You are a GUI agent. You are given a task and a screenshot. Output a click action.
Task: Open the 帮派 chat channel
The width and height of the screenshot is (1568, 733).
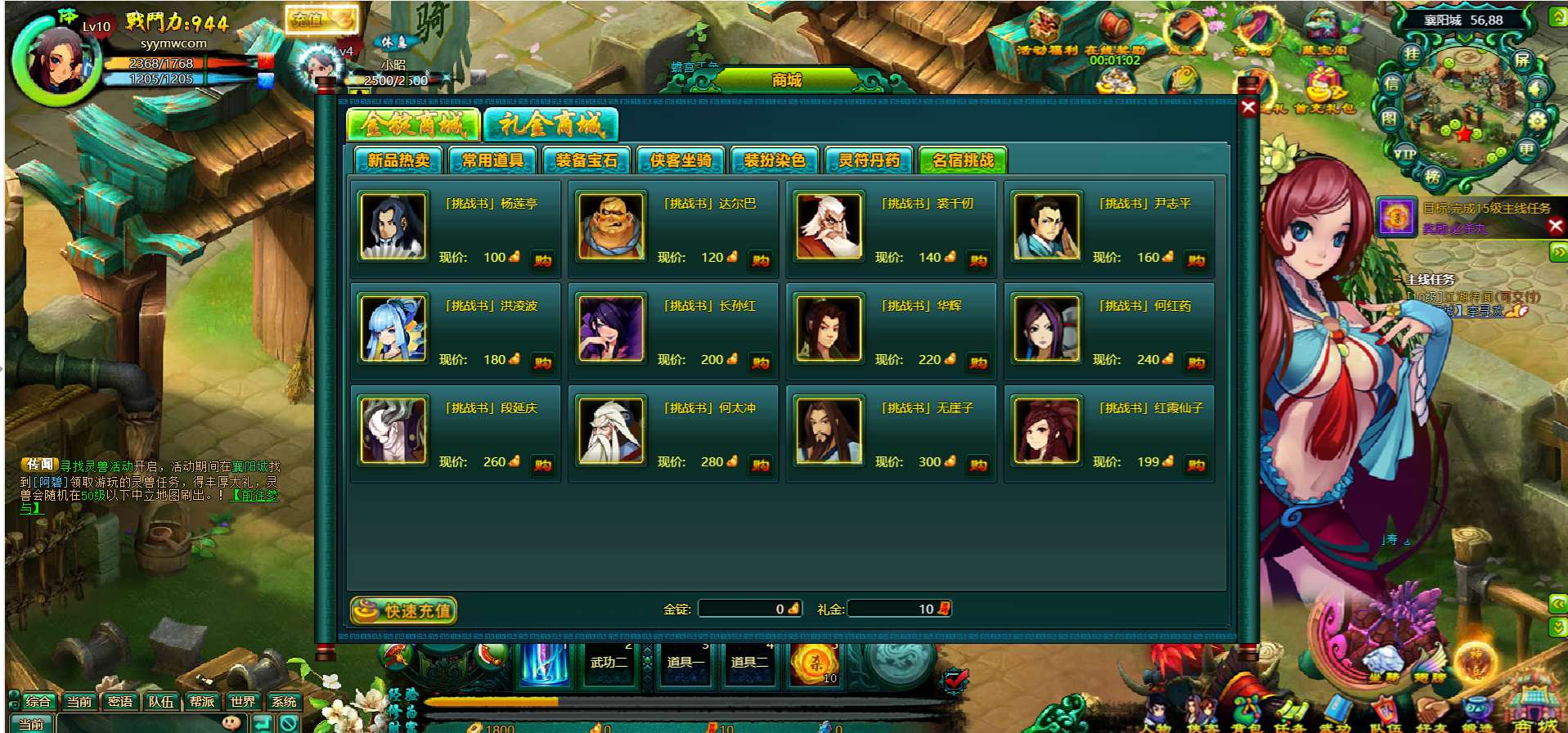tap(202, 701)
